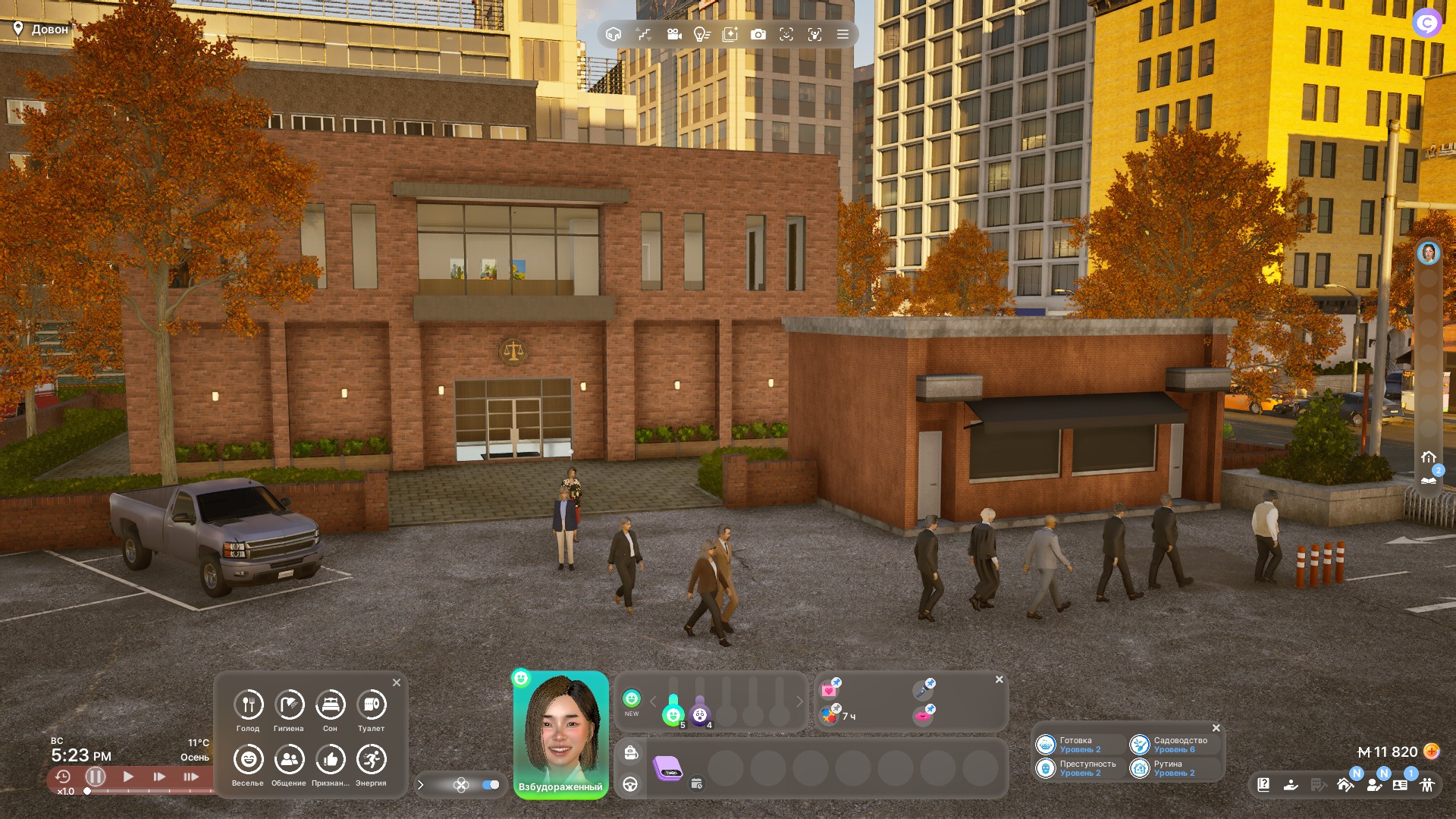
Task: Select the Сон (sleep) need icon
Action: 330,705
